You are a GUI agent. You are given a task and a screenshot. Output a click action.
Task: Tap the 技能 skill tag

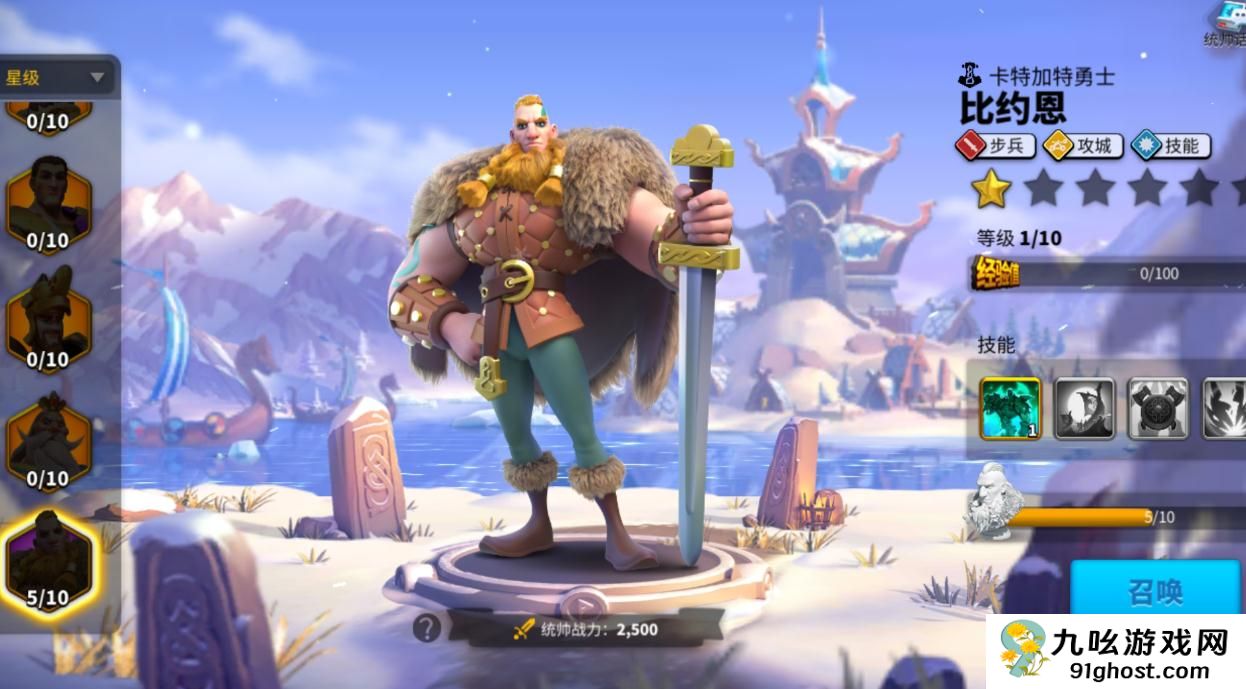coord(1171,146)
